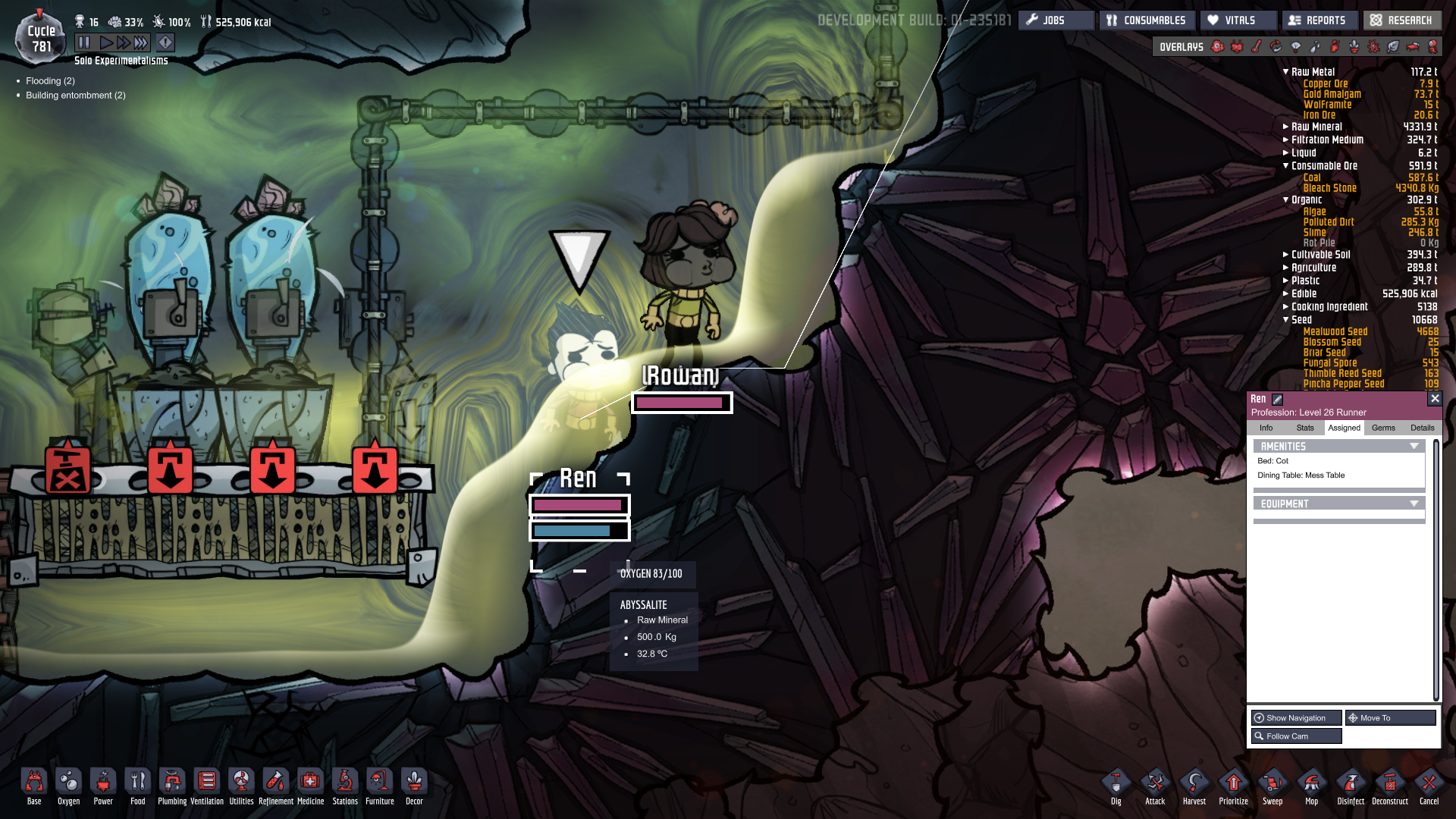
Task: Select the Move To command
Action: pos(1390,717)
